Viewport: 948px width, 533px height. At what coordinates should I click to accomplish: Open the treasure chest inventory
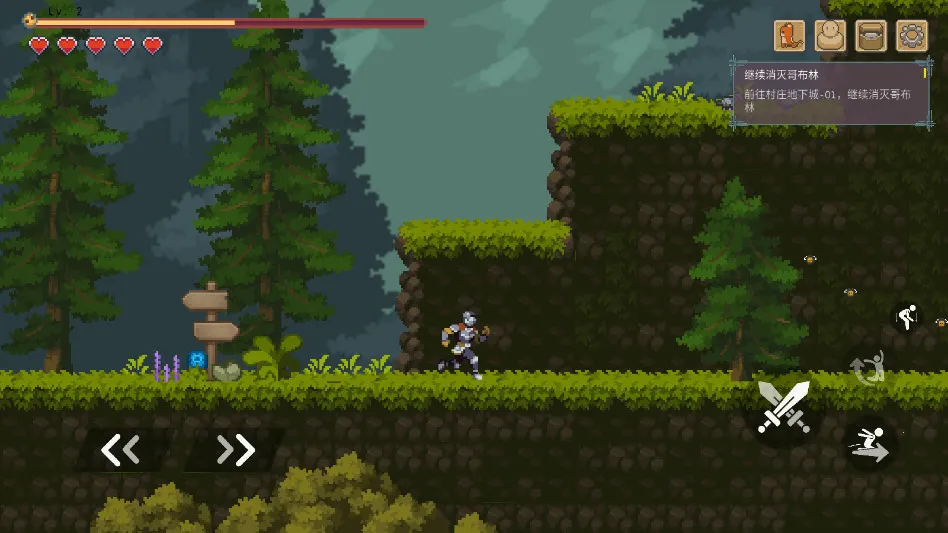click(871, 36)
